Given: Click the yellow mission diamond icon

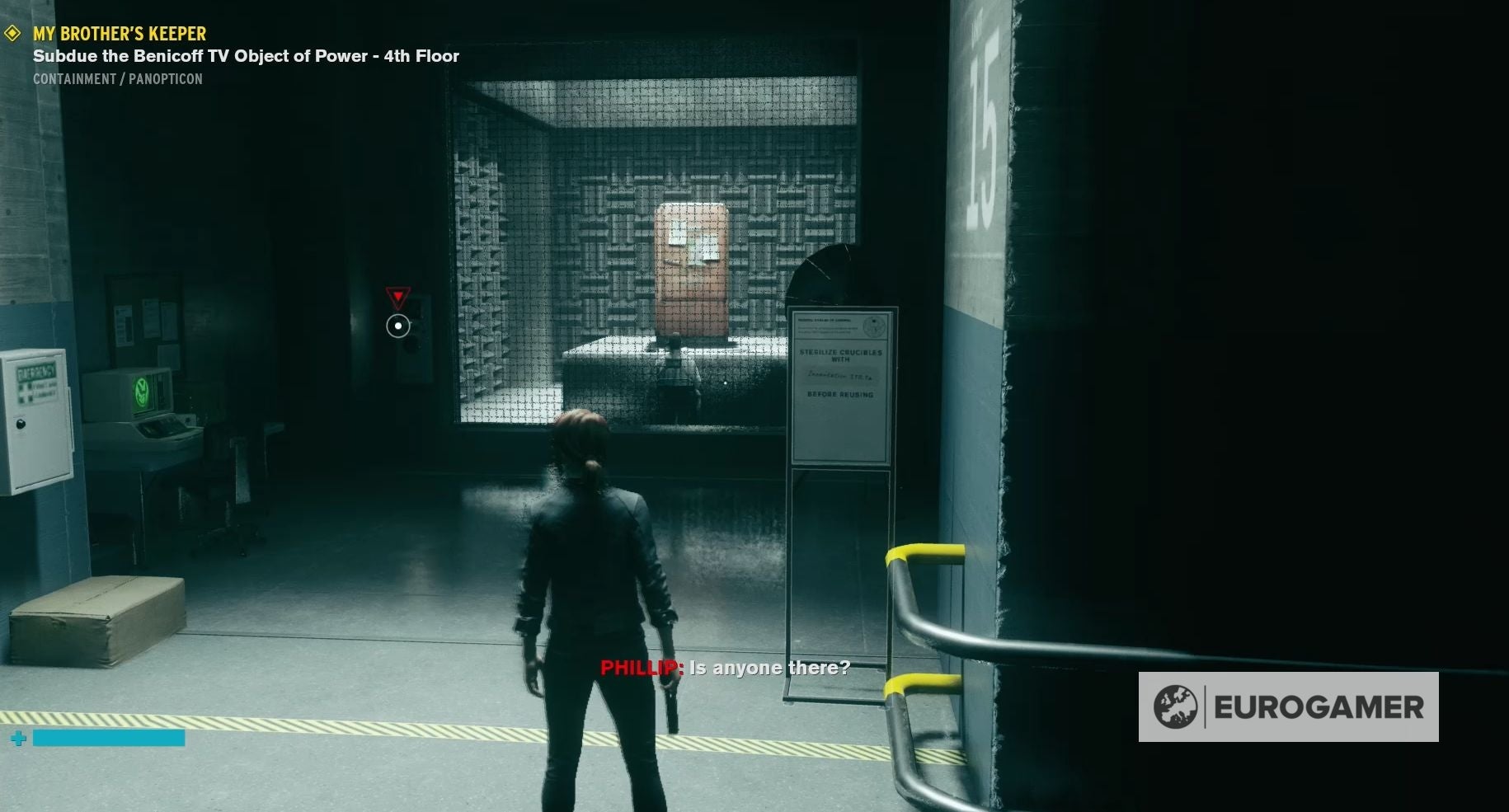Looking at the screenshot, I should [x=13, y=34].
